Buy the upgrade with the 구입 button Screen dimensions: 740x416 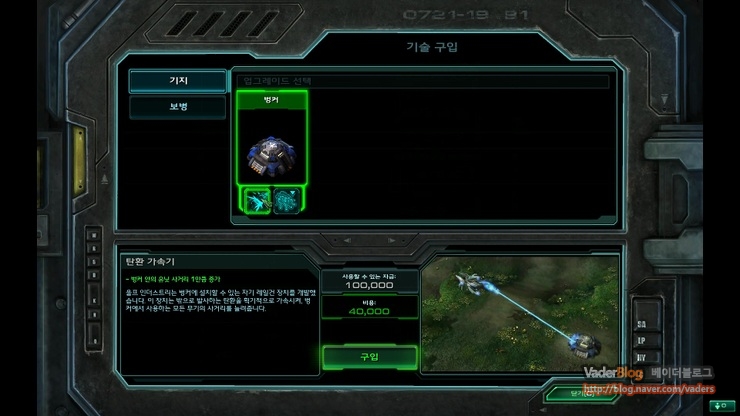click(x=369, y=357)
